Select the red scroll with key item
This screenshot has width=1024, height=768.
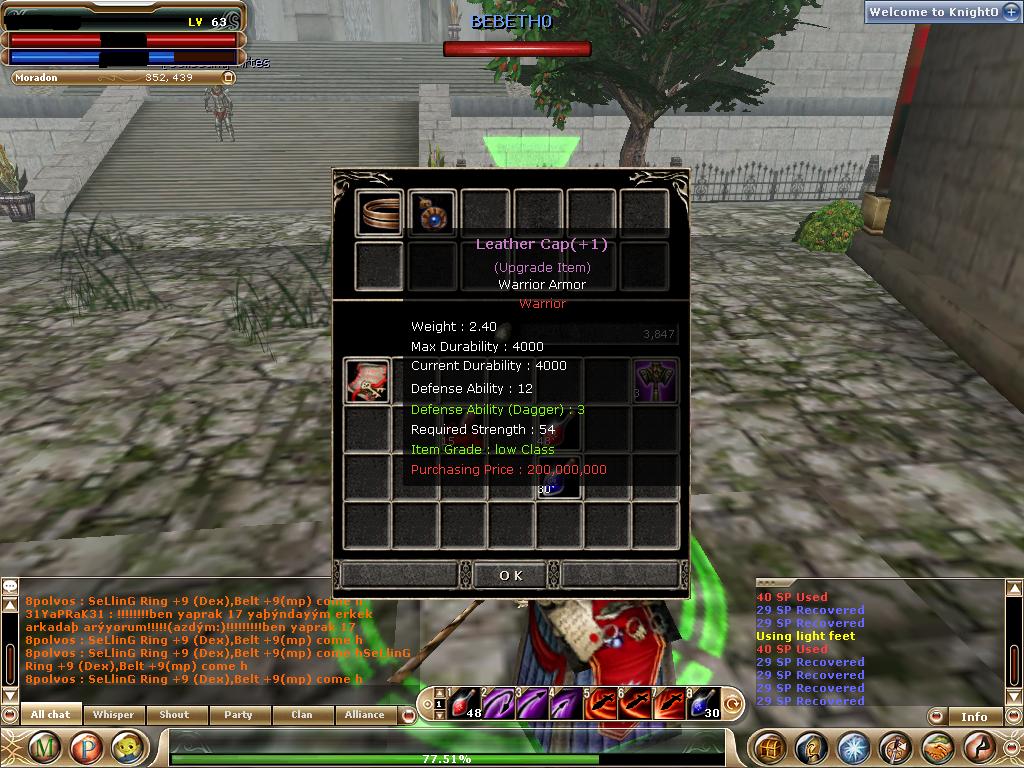pos(367,381)
